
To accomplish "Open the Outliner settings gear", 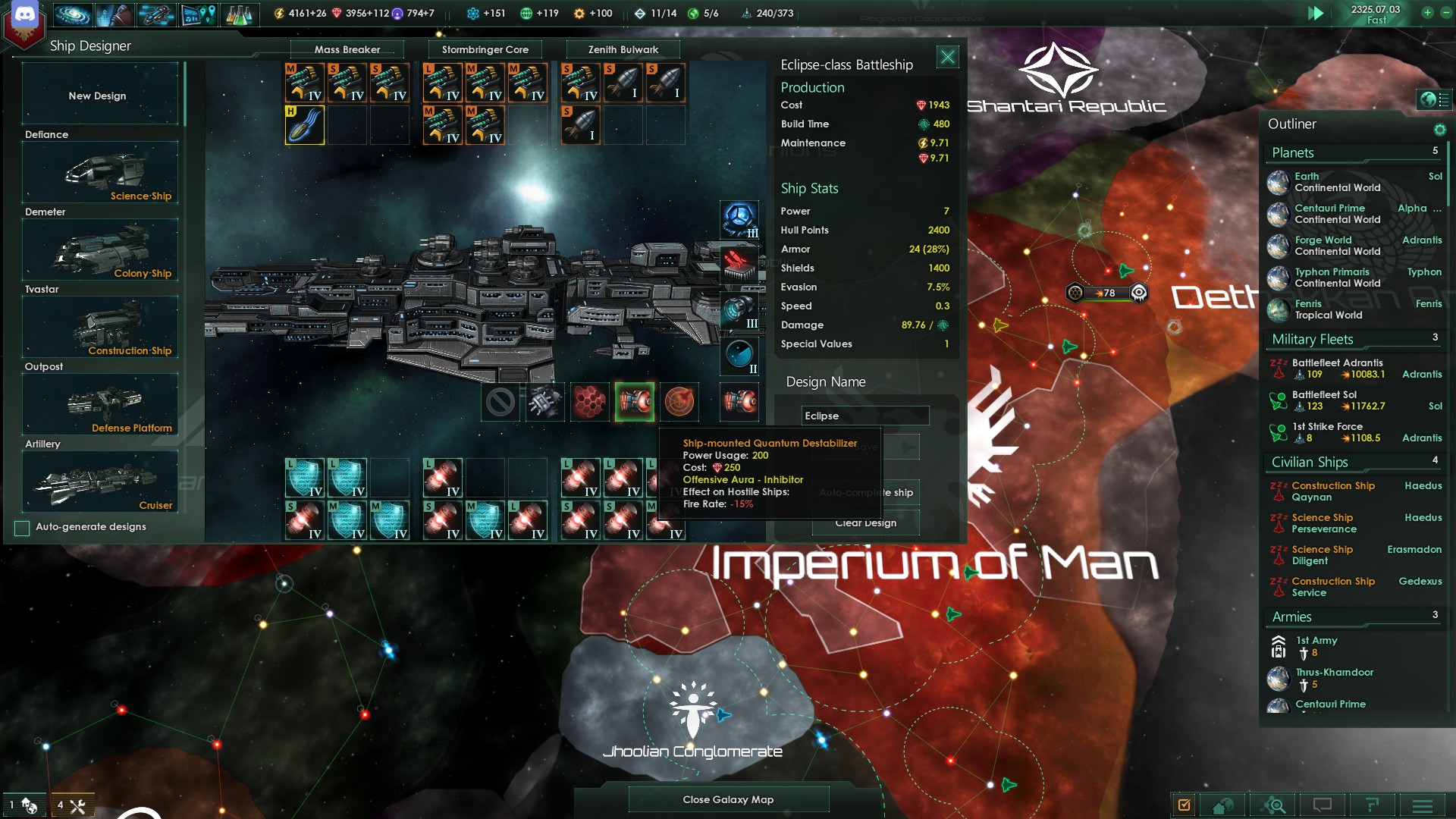I will coord(1439,129).
